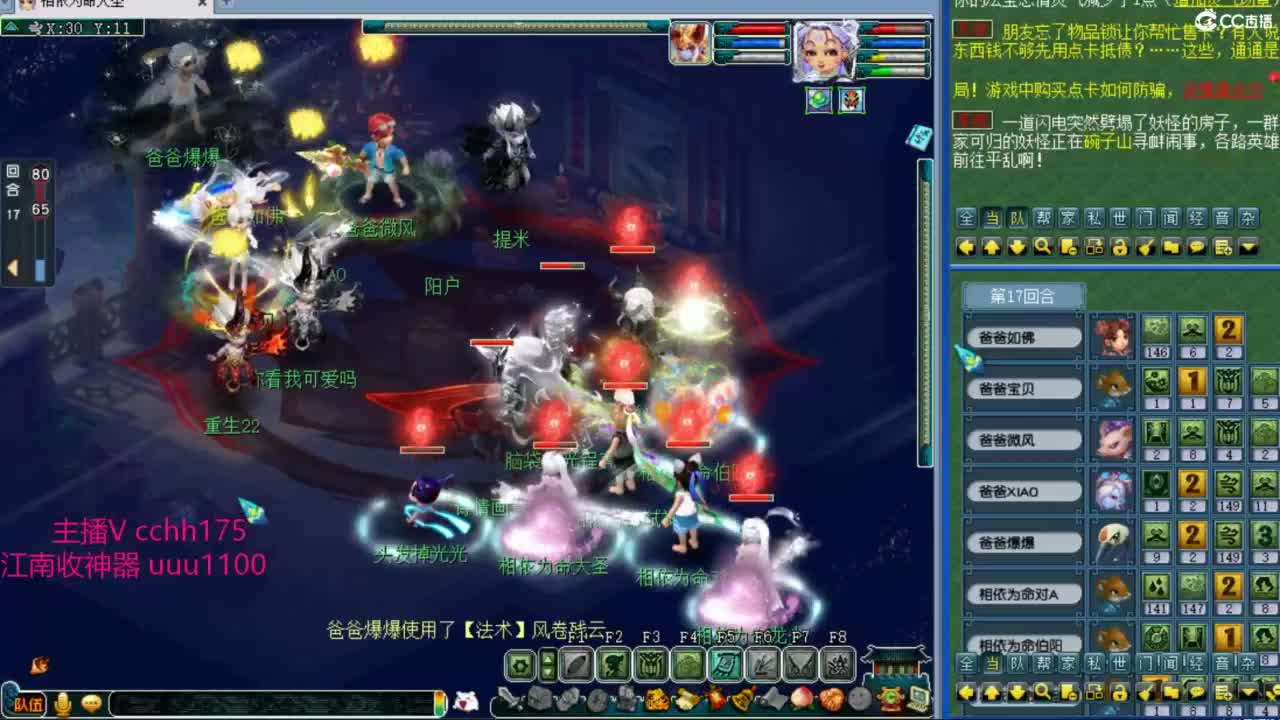The width and height of the screenshot is (1280, 720).
Task: Open the 队伍 team dropdown at bottom left
Action: coord(29,703)
